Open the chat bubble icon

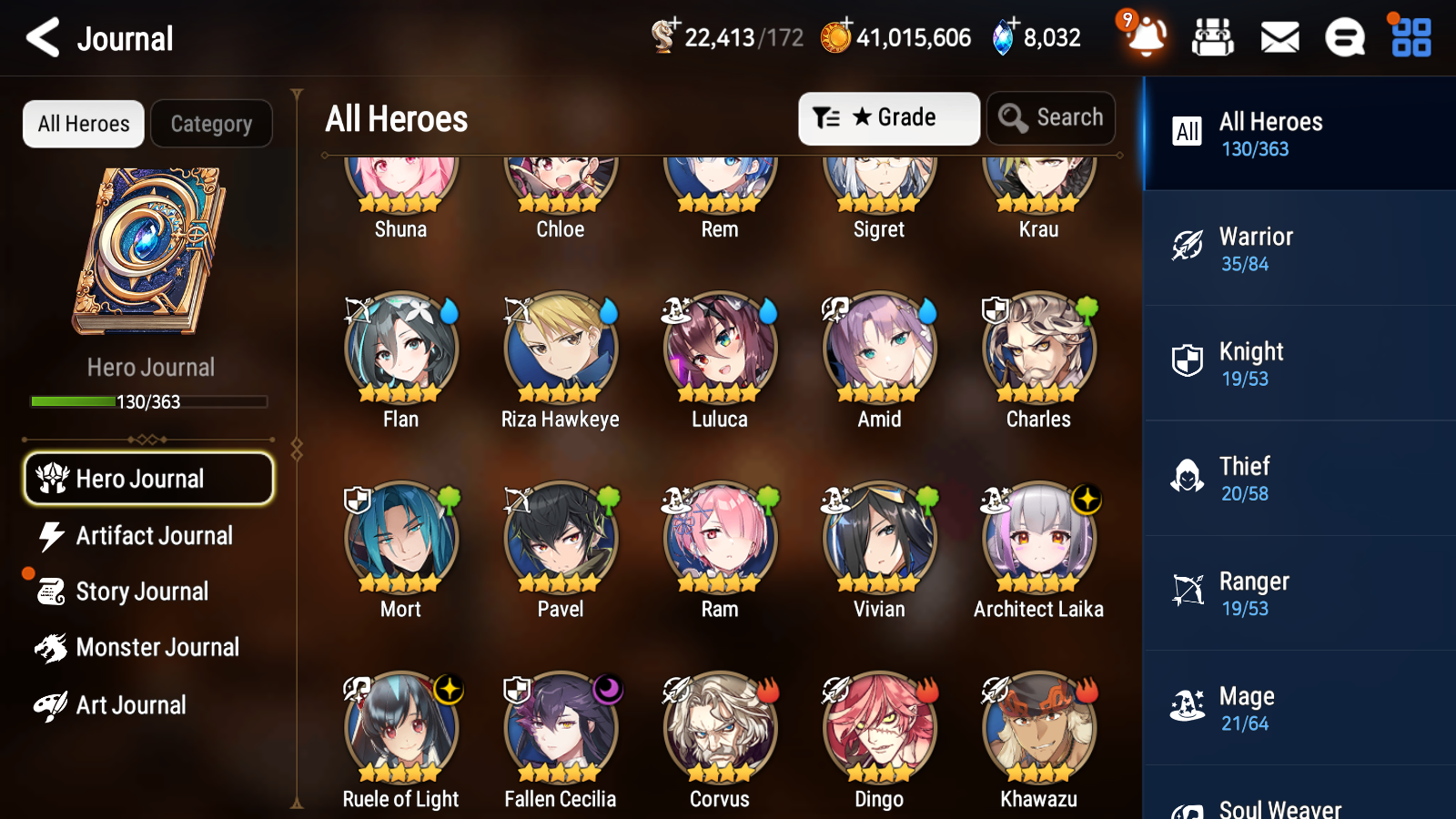point(1344,37)
